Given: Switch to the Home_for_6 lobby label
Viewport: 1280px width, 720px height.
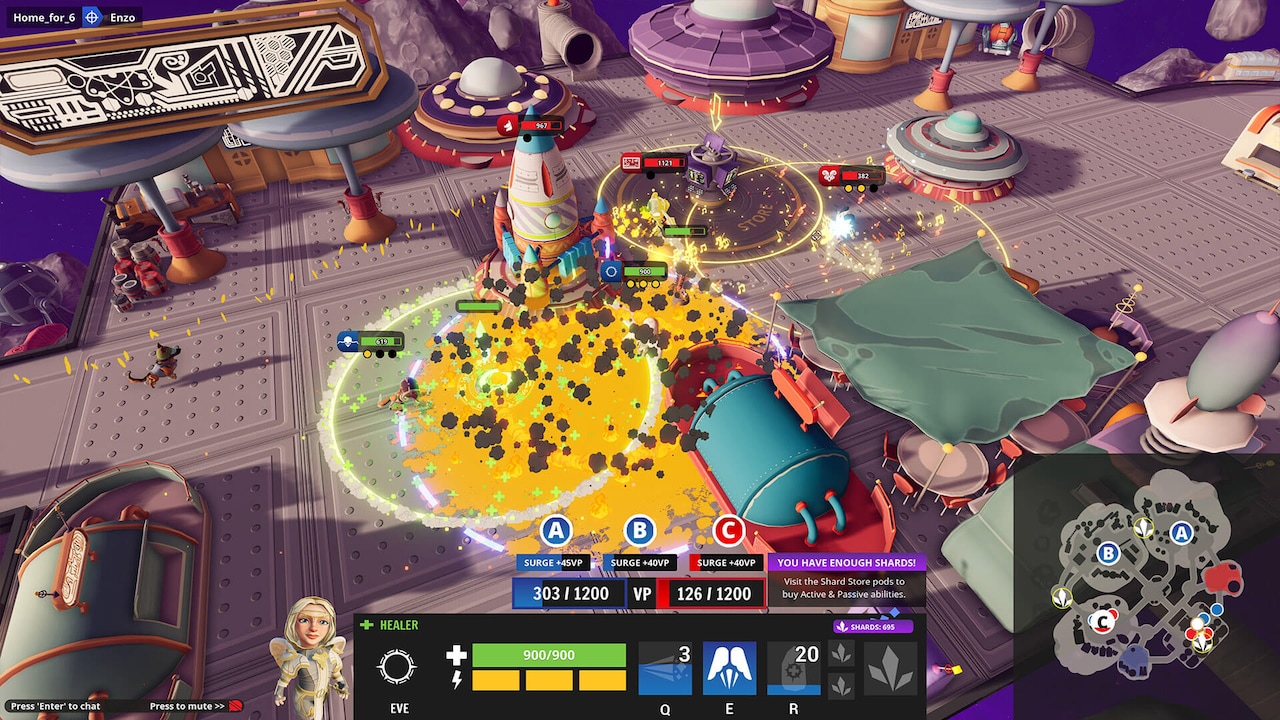Looking at the screenshot, I should (43, 17).
